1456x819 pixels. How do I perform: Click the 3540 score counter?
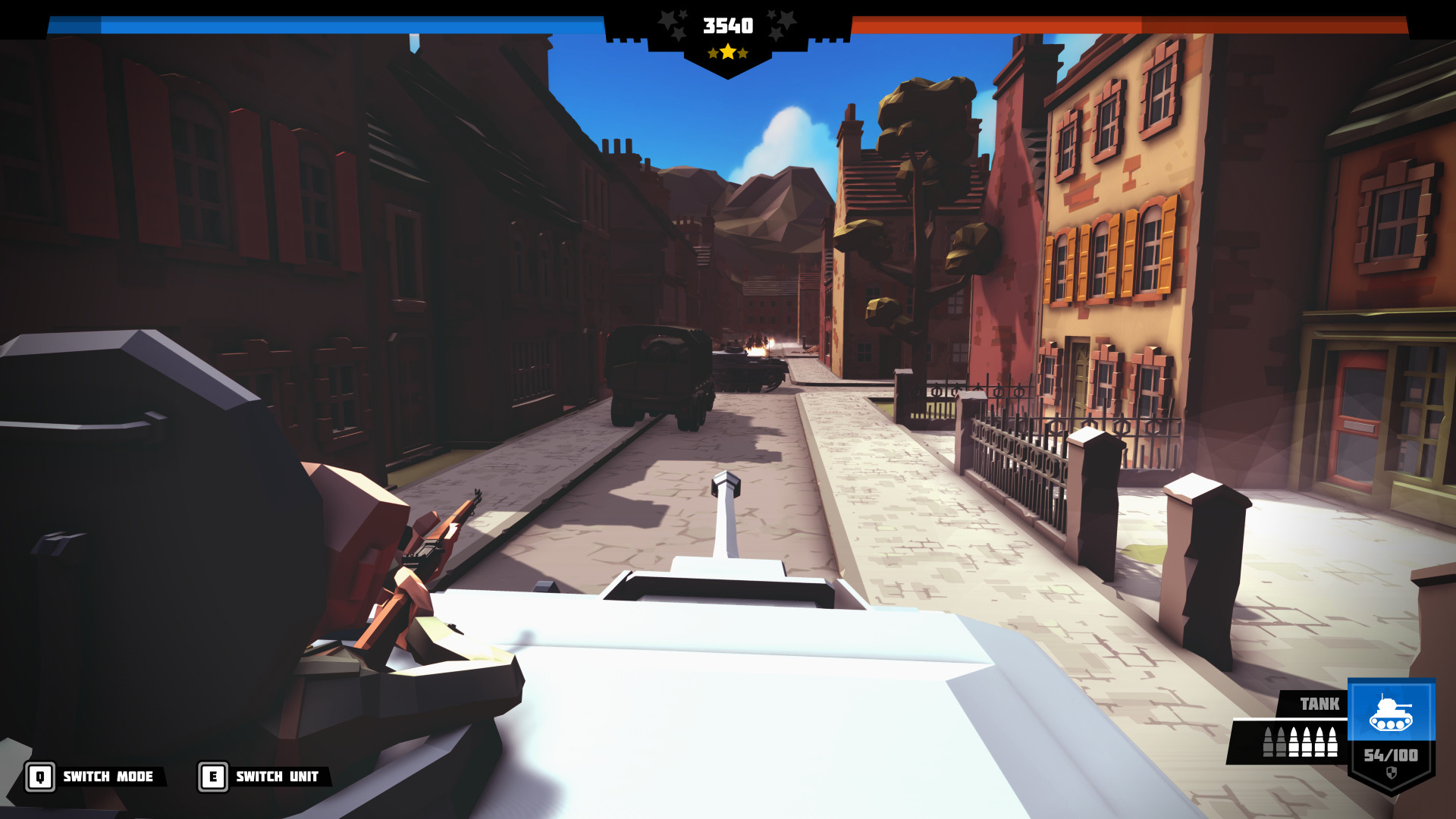[728, 25]
